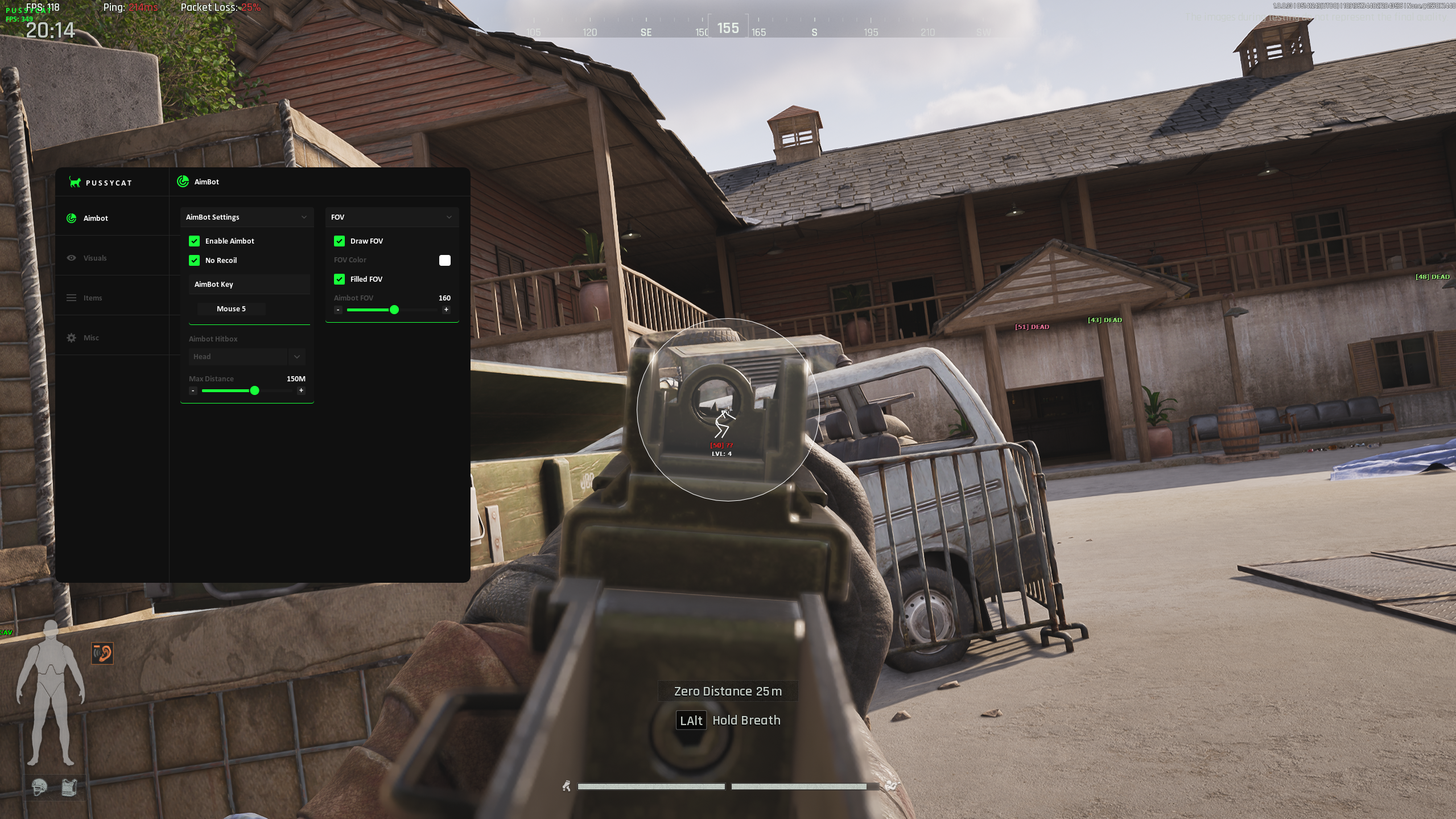
Task: Choose the Aimbot sidebar tab
Action: 95,218
